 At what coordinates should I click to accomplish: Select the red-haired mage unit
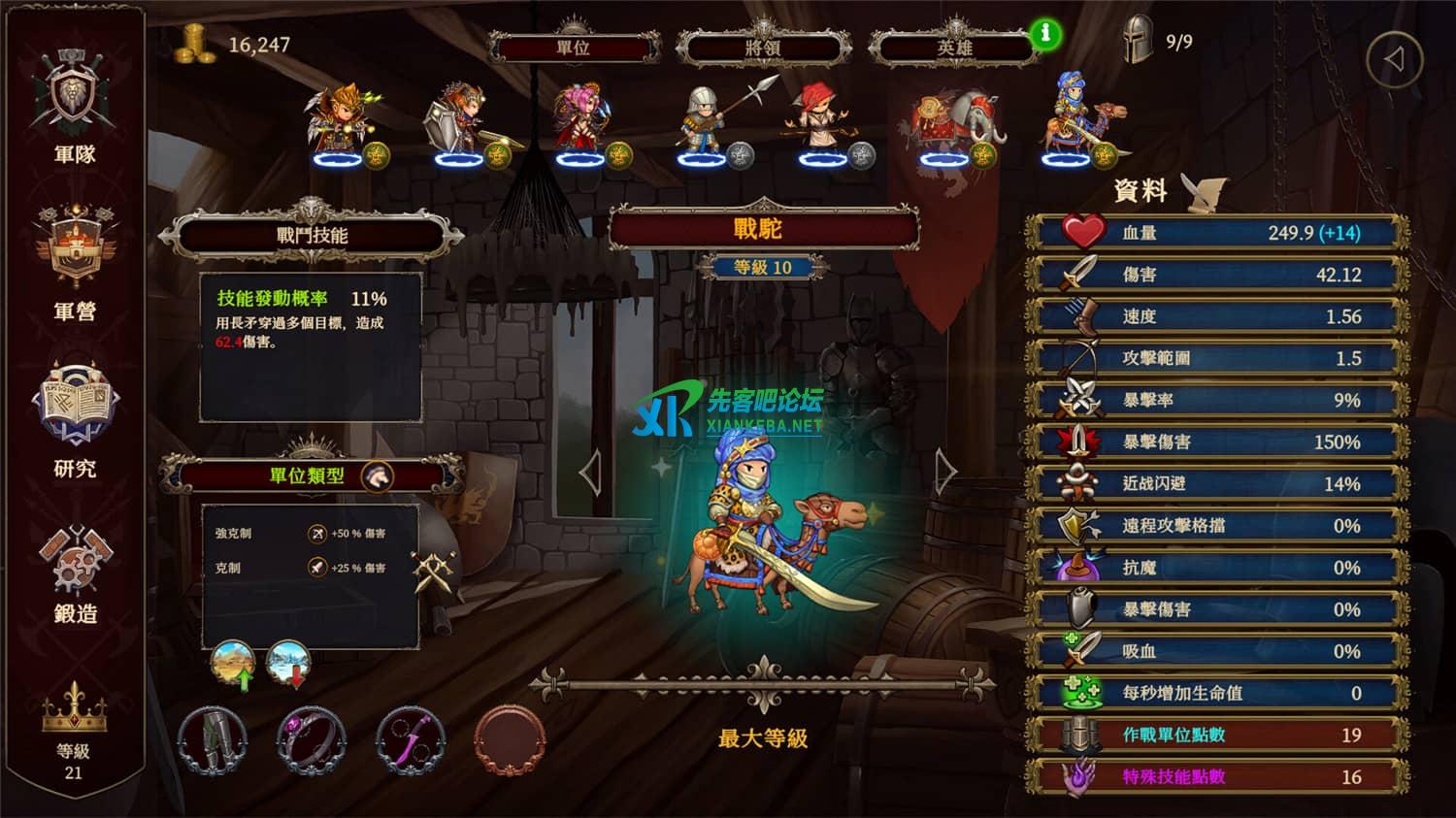822,123
